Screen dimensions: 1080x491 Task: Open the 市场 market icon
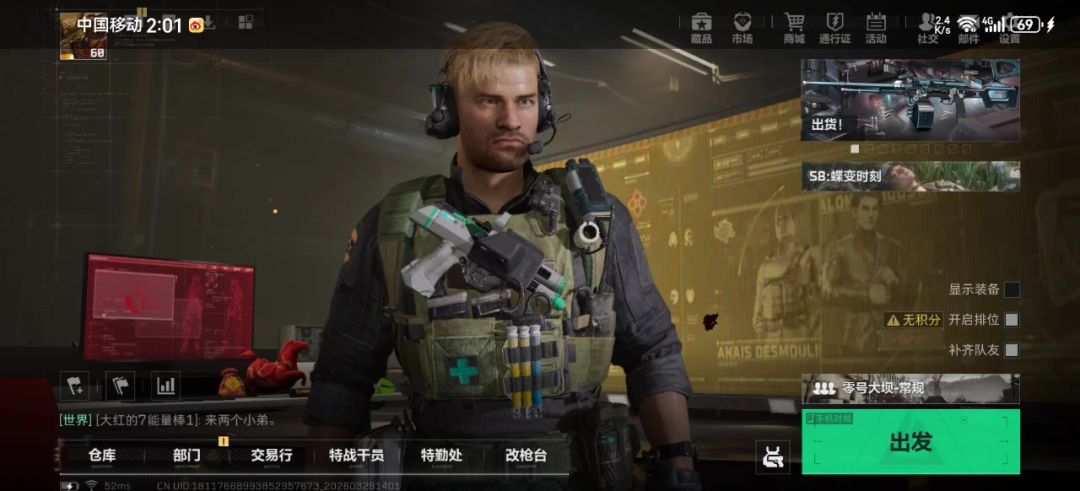tap(742, 27)
